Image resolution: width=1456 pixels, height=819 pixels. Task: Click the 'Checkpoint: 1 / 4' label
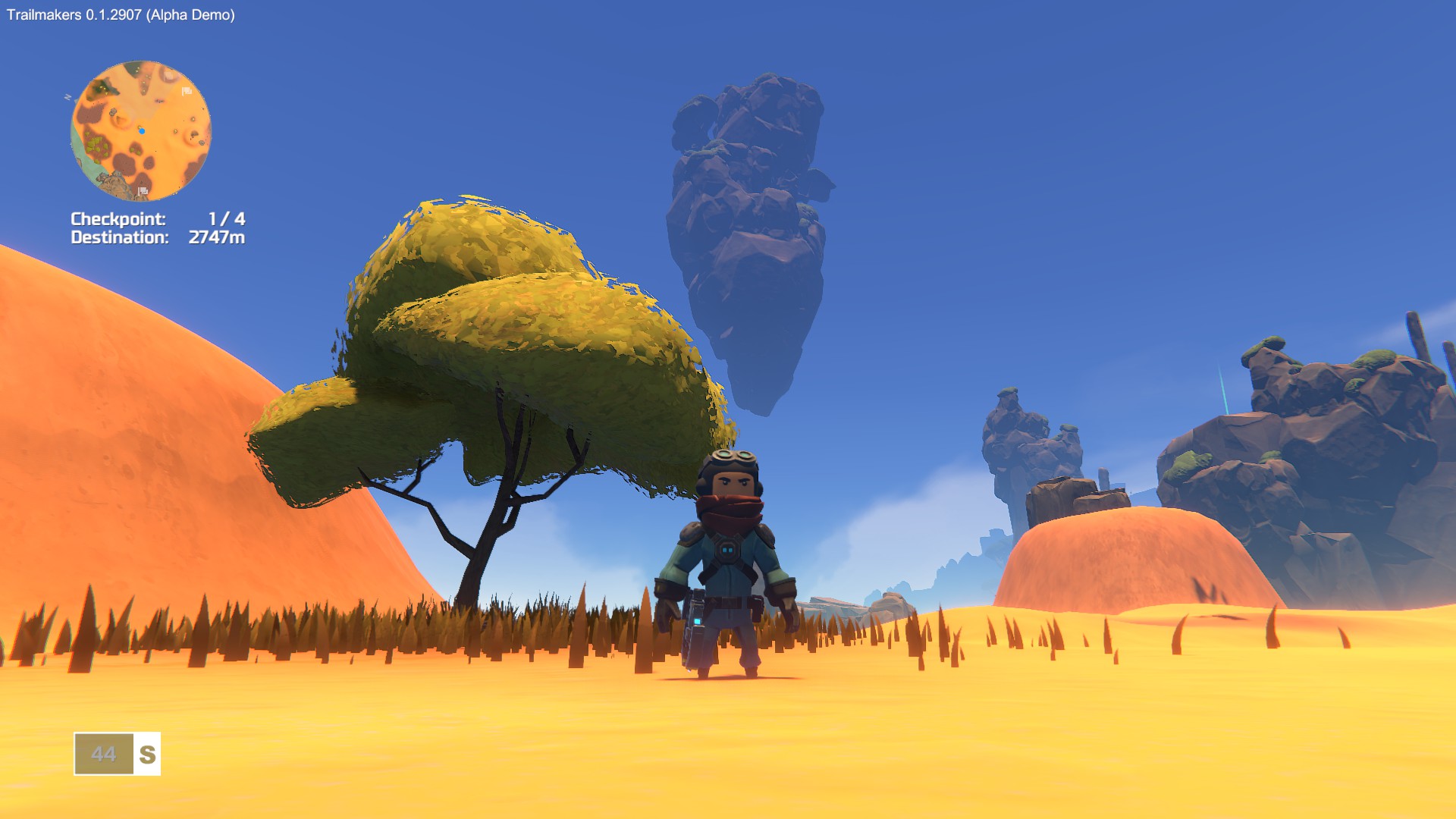(x=159, y=218)
